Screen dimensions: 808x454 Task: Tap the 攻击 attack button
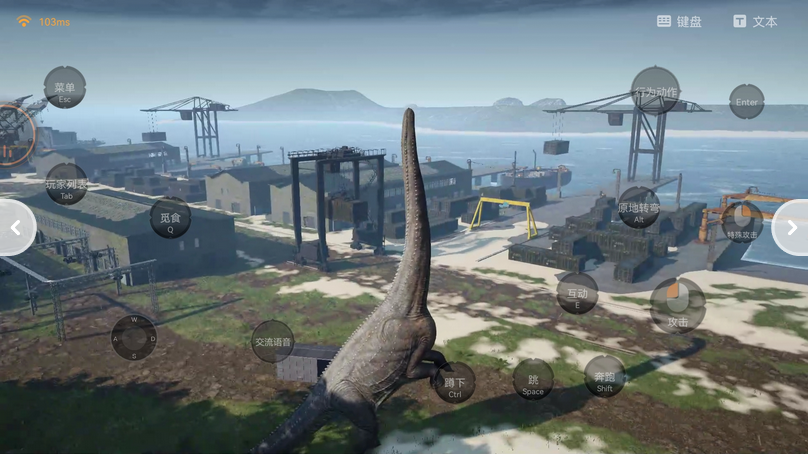pos(677,306)
